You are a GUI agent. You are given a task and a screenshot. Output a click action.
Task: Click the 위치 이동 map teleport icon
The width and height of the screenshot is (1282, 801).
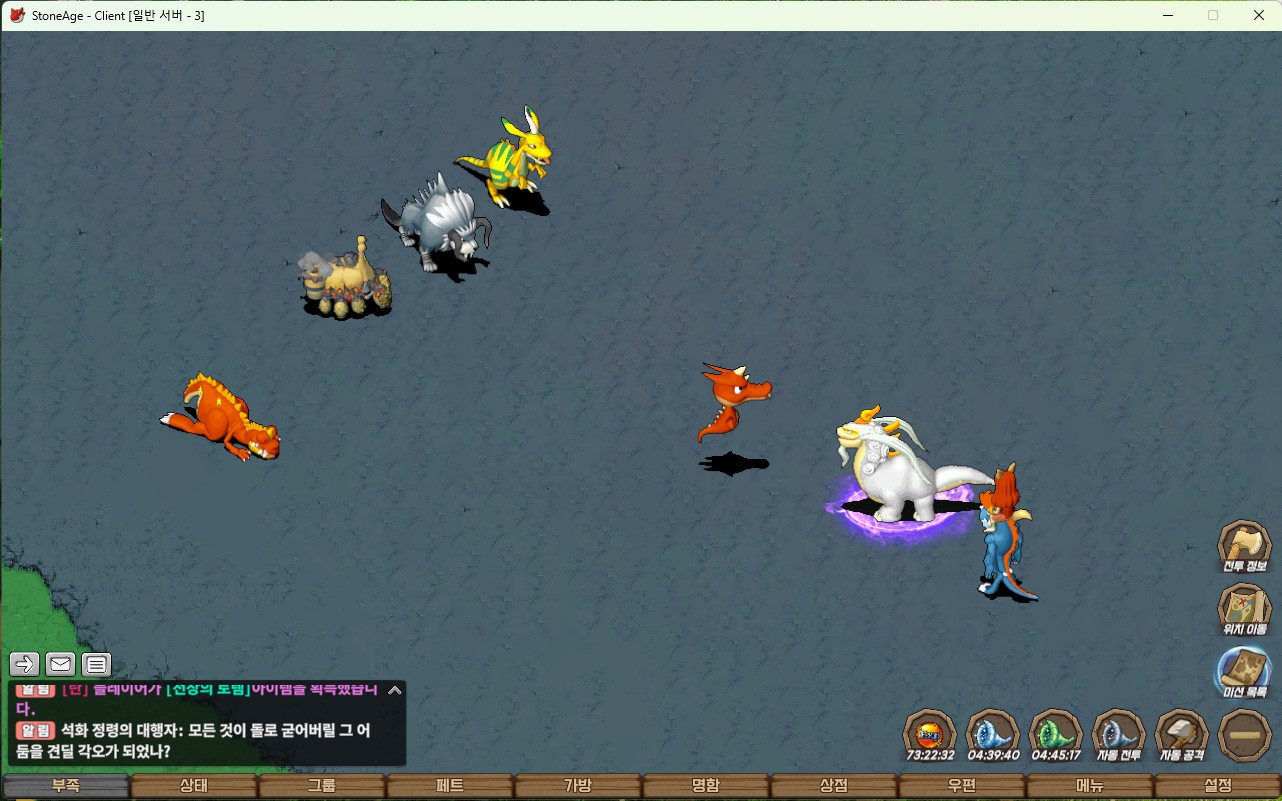click(1244, 609)
